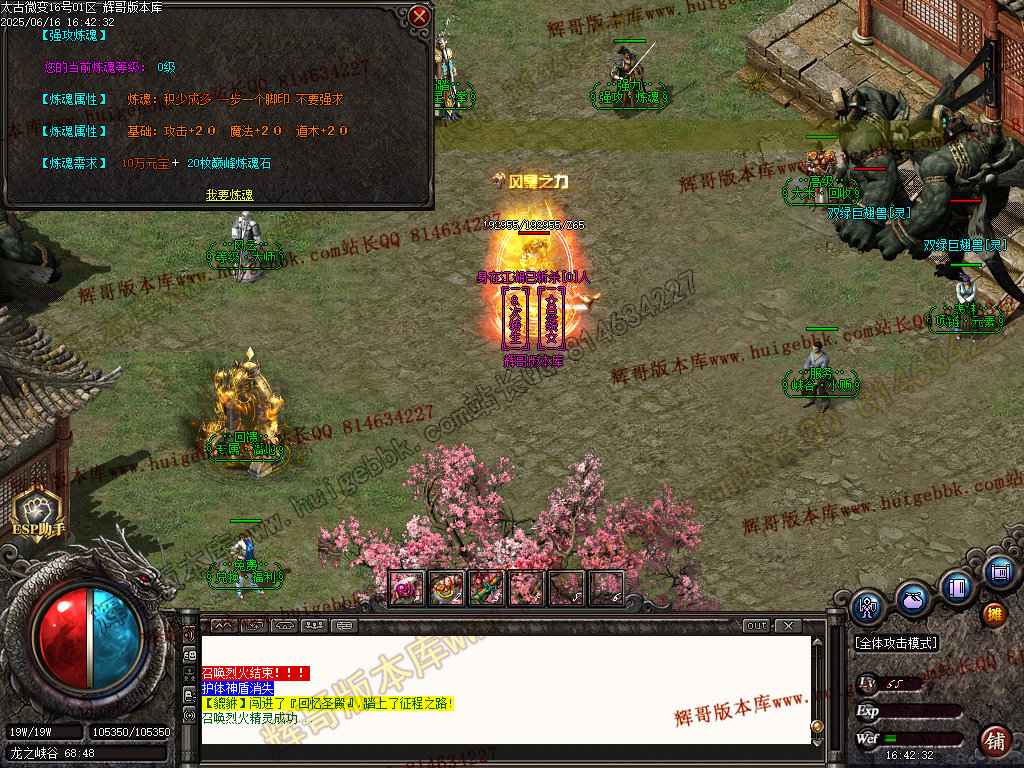The width and height of the screenshot is (1024, 768).
Task: Close the soul refining dialog
Action: point(419,17)
